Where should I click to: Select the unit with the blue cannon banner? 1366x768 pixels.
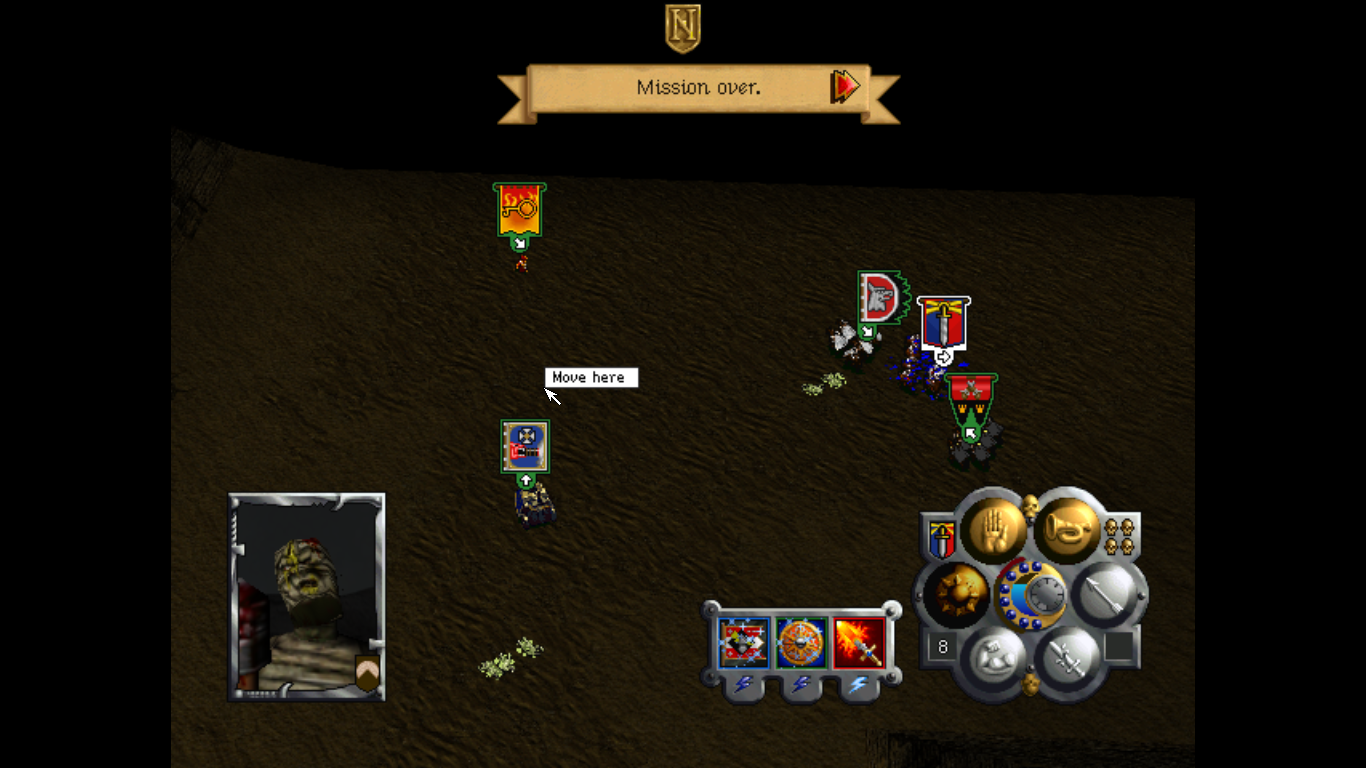(525, 446)
